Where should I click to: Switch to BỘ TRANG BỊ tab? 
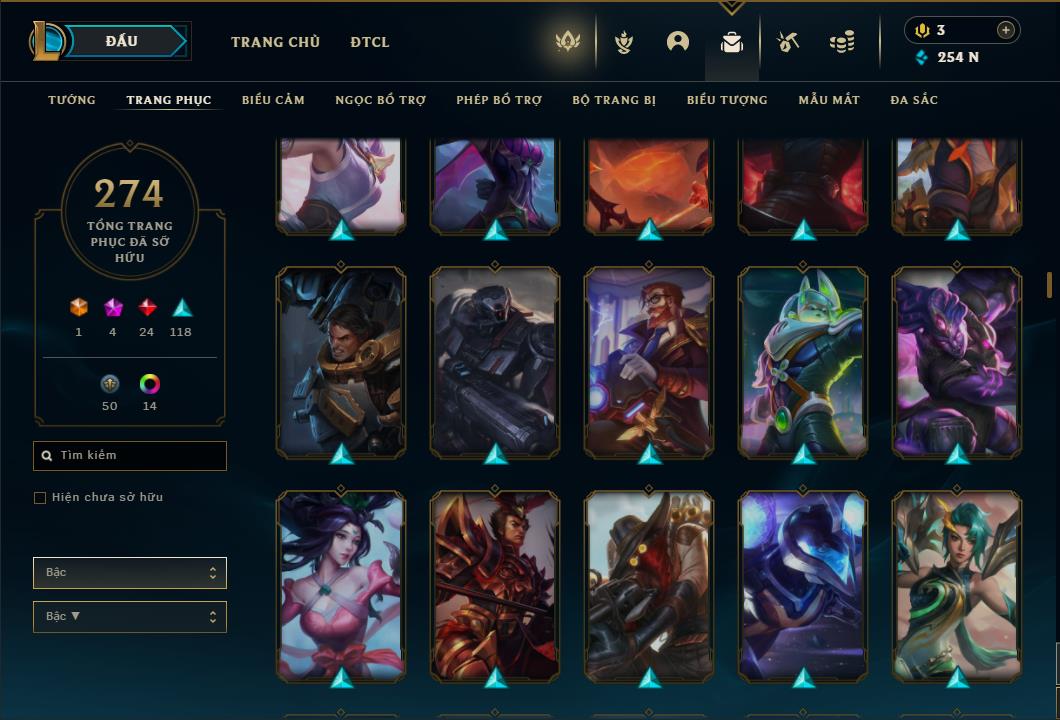click(x=614, y=100)
